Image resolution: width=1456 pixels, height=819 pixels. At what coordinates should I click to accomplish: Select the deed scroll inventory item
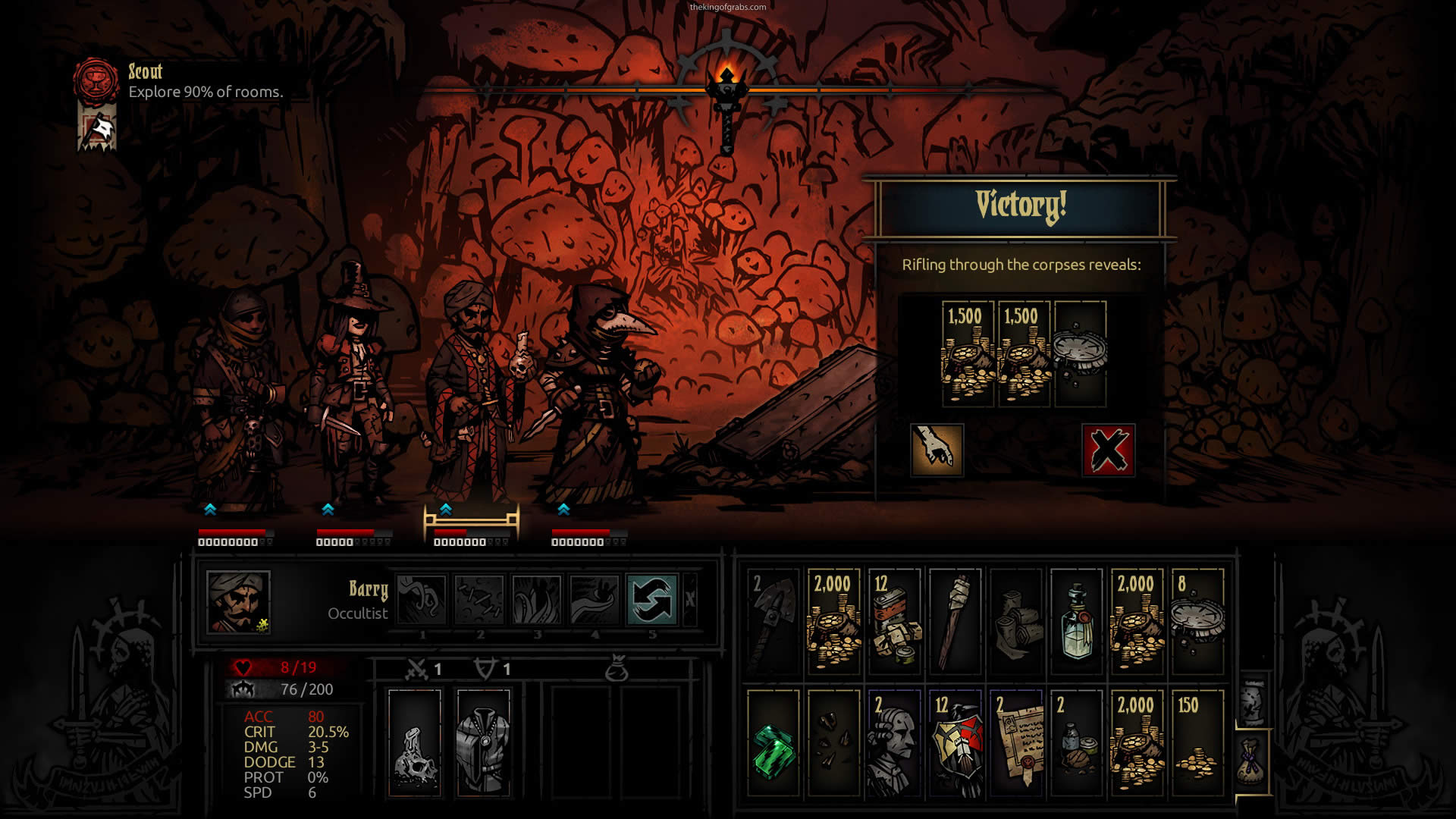[x=1015, y=742]
